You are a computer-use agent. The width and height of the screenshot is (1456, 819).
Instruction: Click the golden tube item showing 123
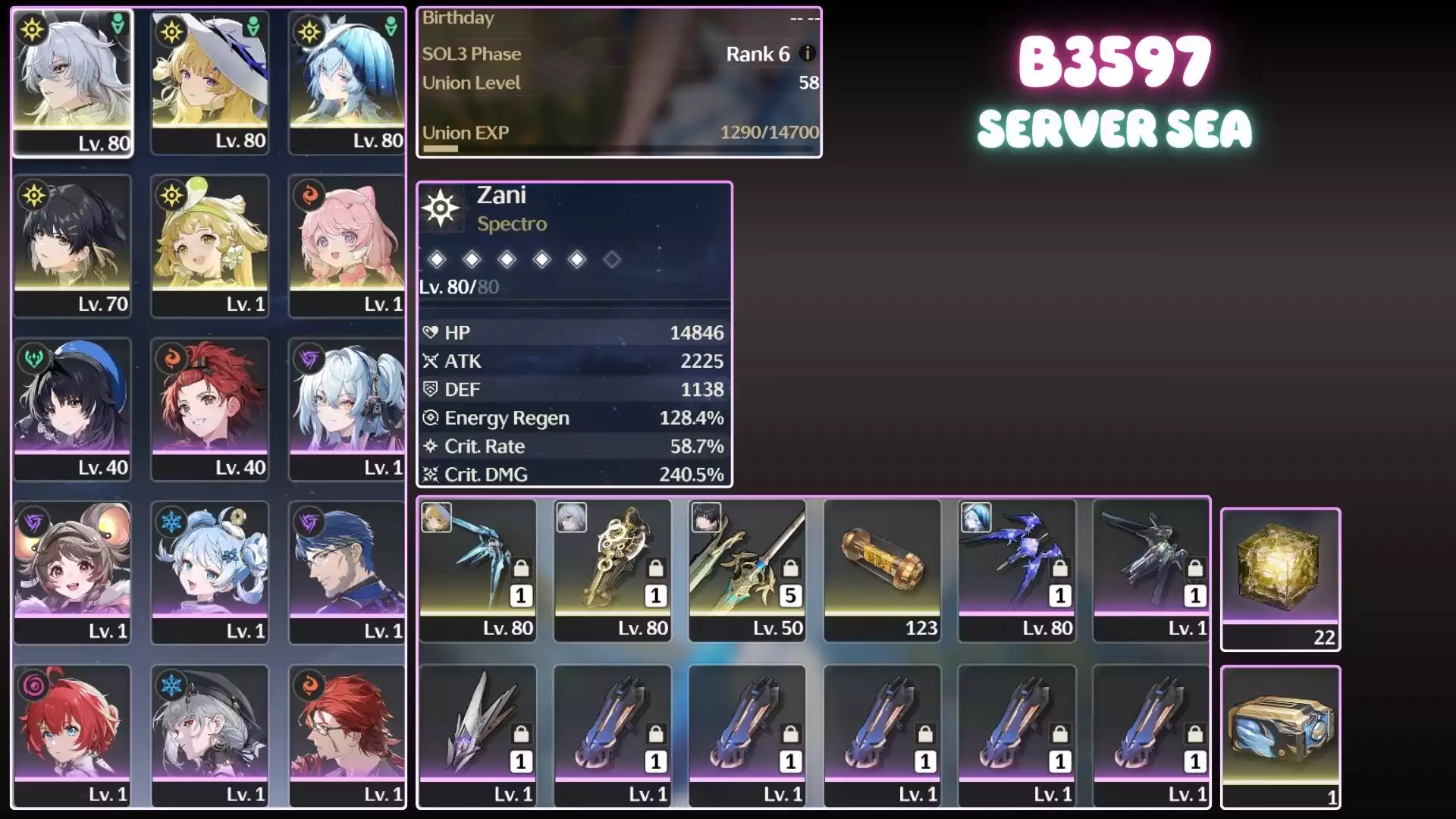pyautogui.click(x=882, y=570)
